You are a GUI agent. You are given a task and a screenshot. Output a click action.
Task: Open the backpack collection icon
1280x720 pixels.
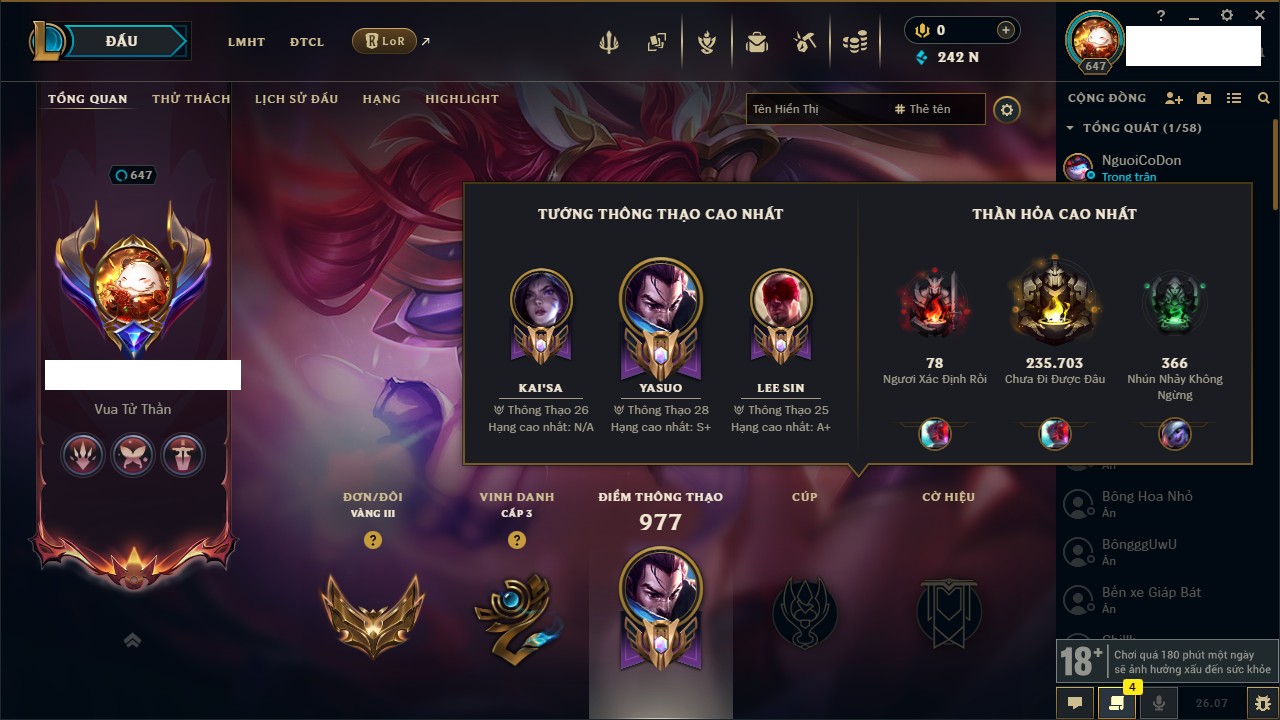coord(757,42)
